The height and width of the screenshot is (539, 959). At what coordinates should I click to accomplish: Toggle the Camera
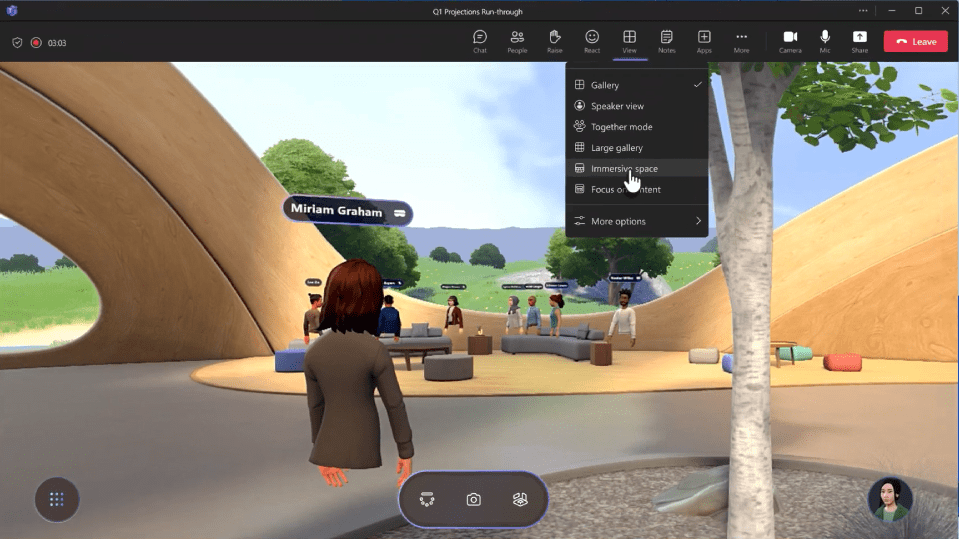point(790,41)
